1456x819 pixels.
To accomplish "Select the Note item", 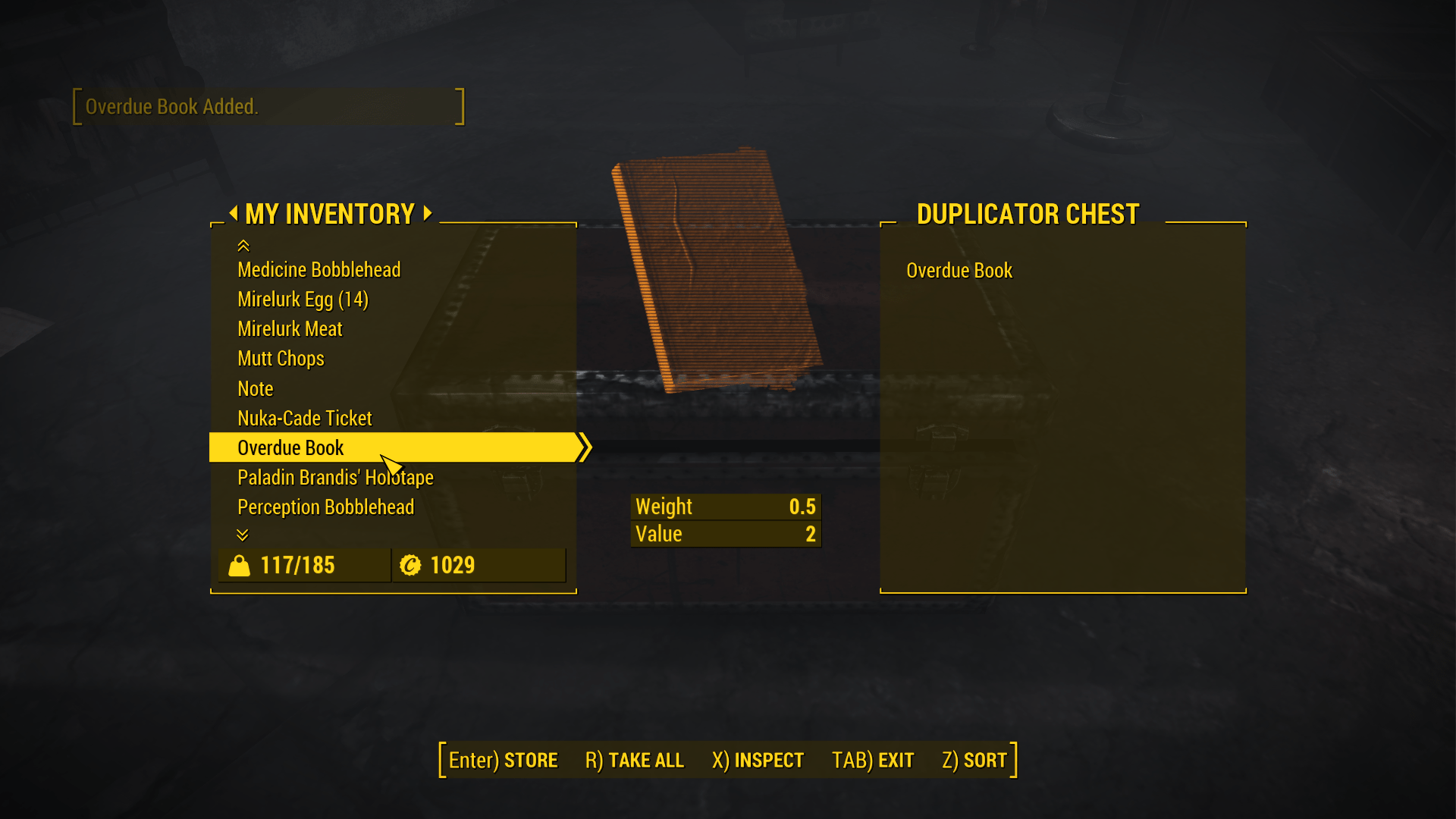I will (255, 389).
